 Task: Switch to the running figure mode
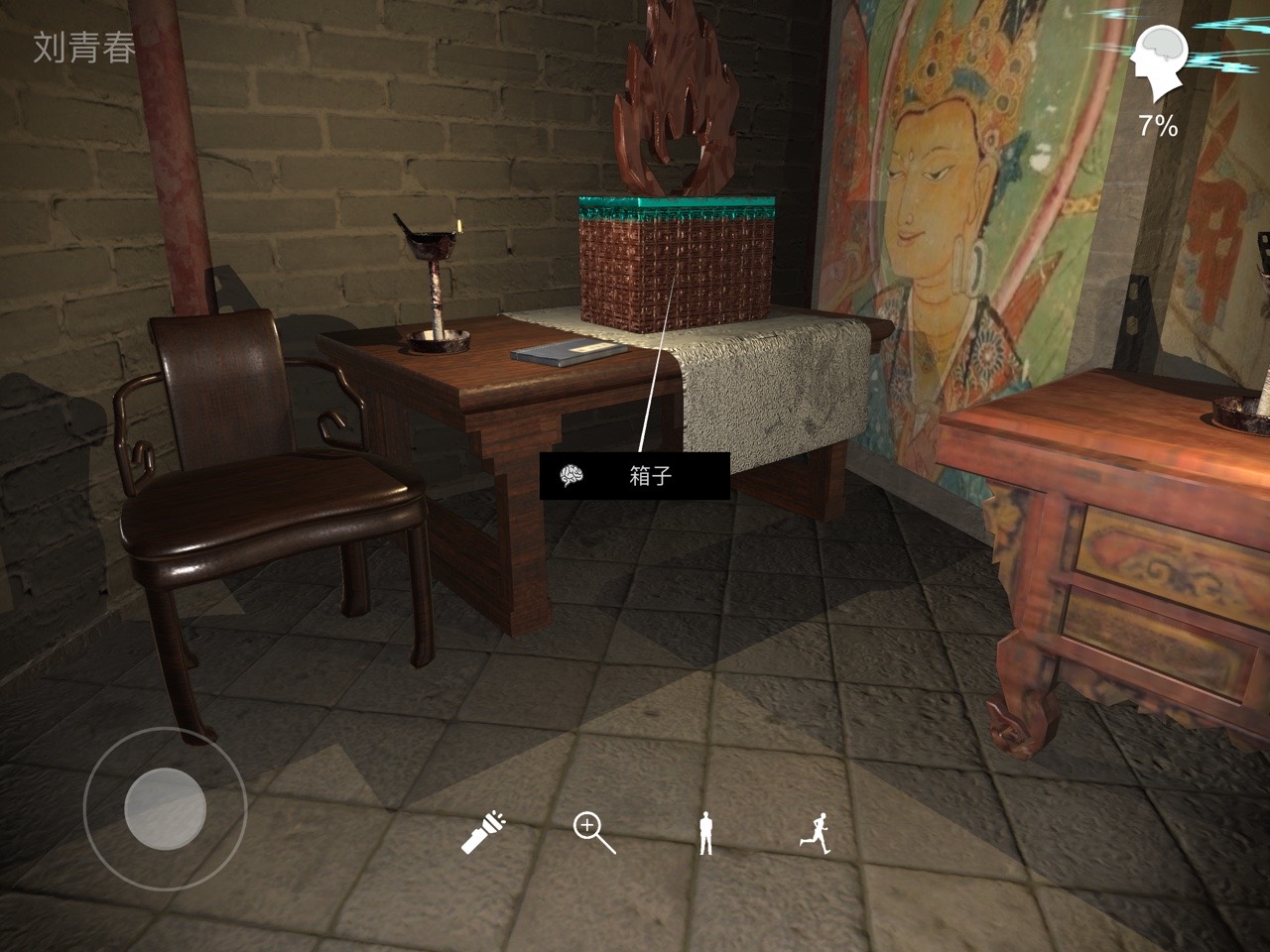coord(815,833)
